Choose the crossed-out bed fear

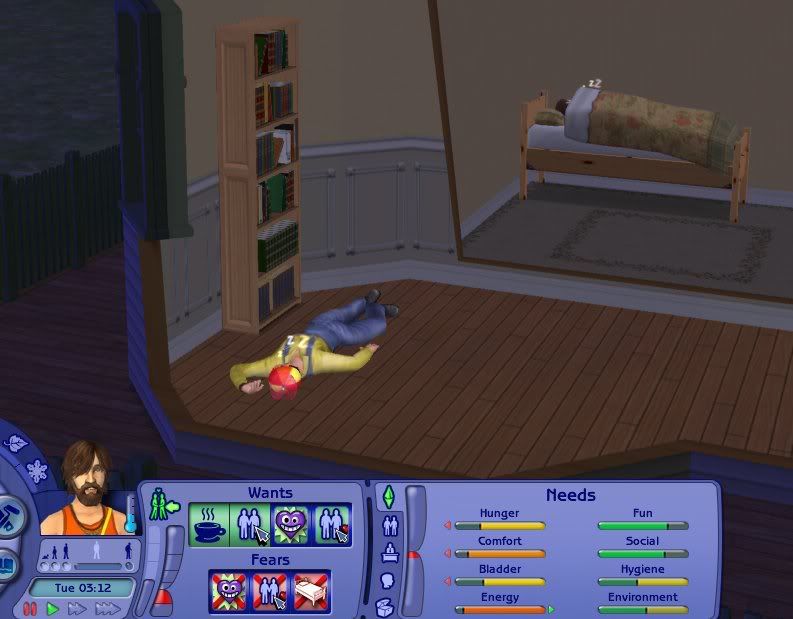(310, 590)
